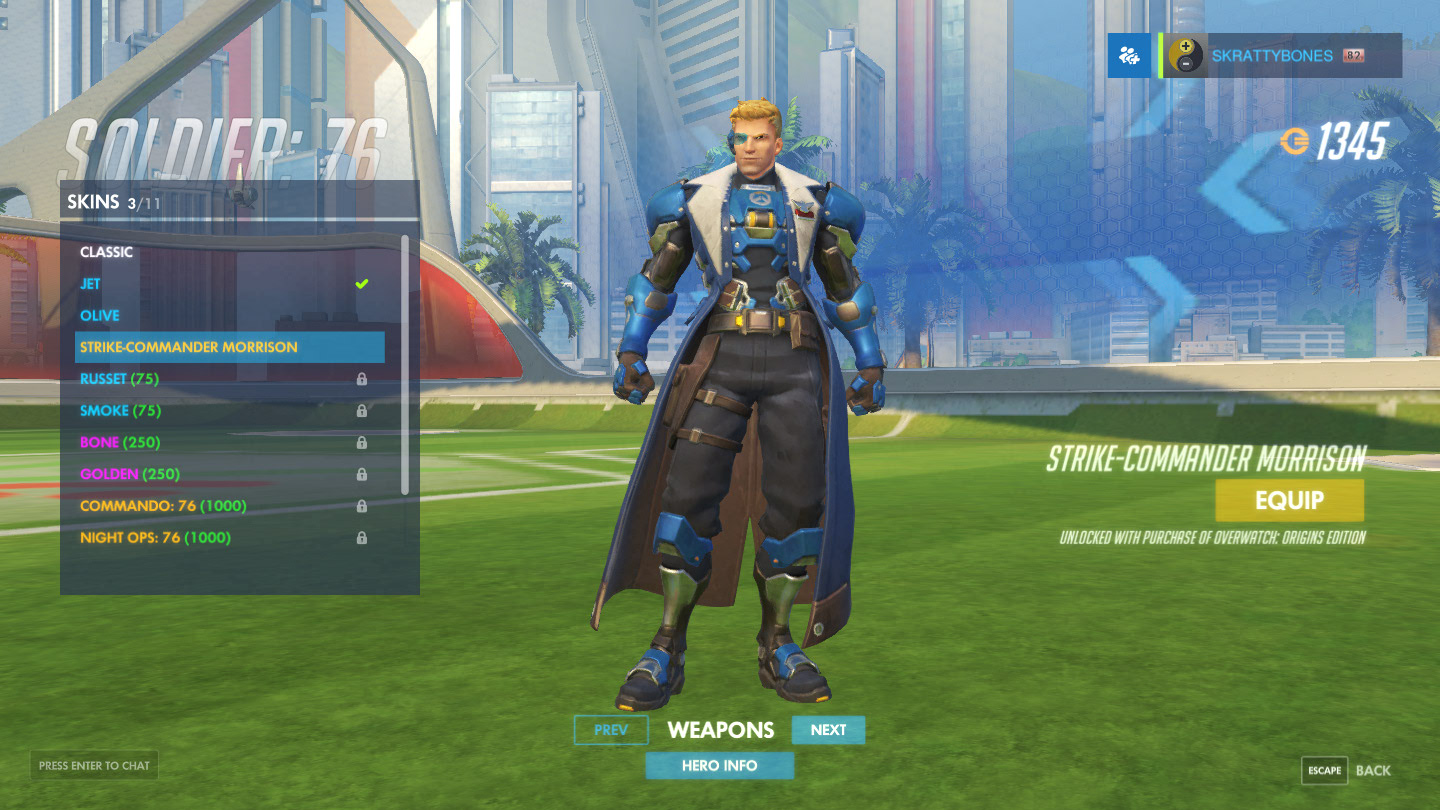Click the skins list scrollbar
Viewport: 1440px width, 810px height.
405,365
